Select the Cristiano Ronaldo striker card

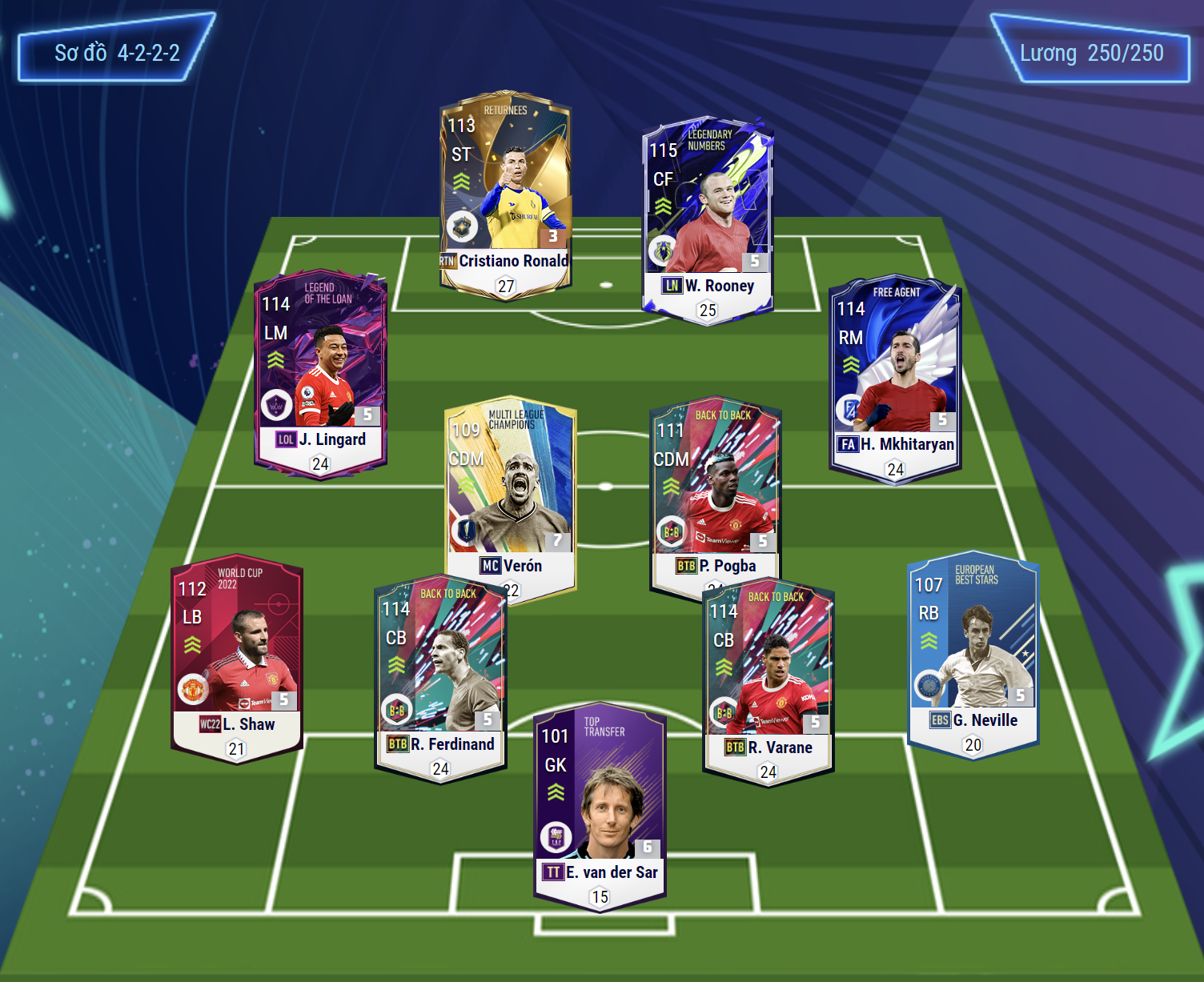[x=505, y=196]
